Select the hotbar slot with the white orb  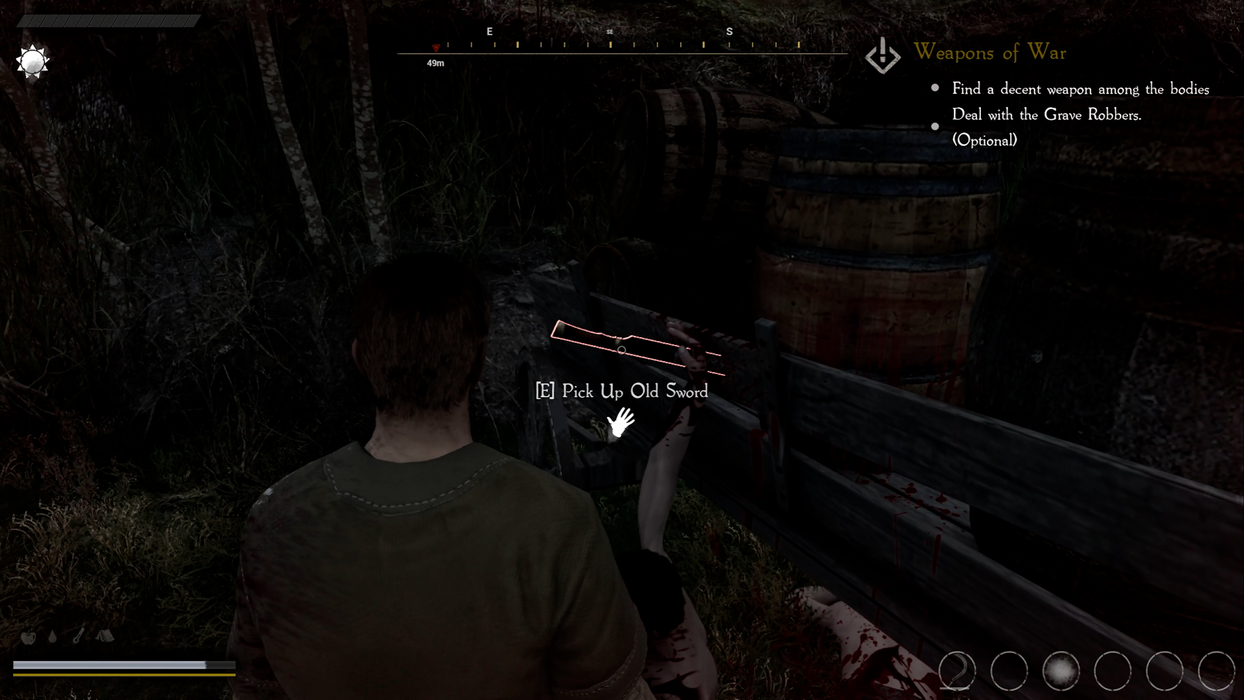click(1061, 671)
